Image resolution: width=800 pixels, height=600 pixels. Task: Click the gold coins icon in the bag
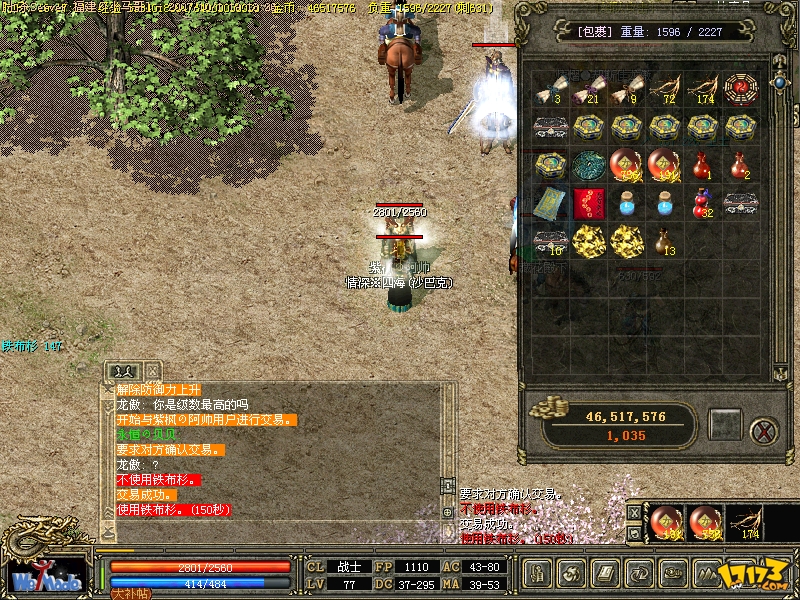click(546, 407)
